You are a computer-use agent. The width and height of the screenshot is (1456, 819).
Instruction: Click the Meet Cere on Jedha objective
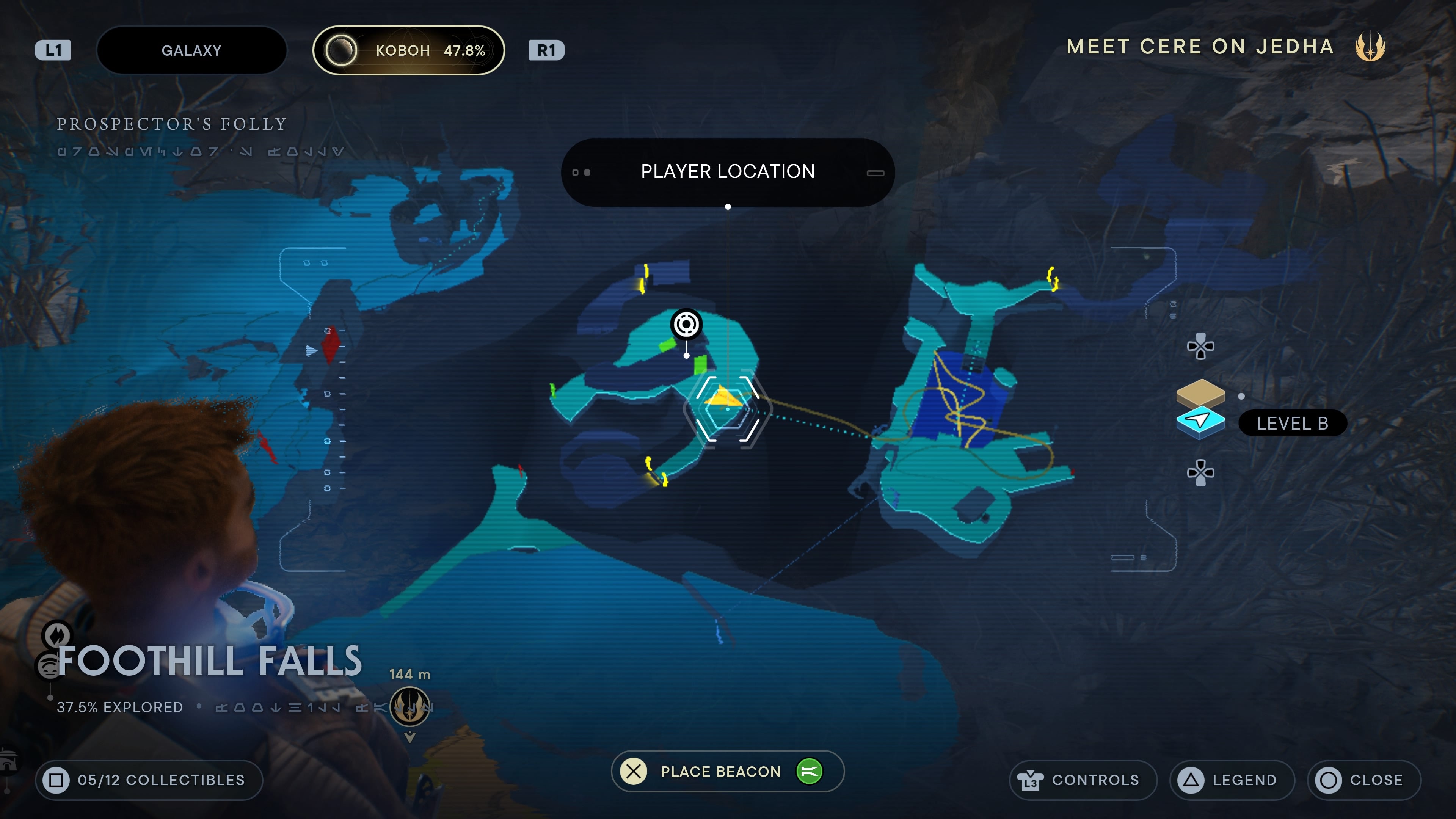tap(1200, 46)
